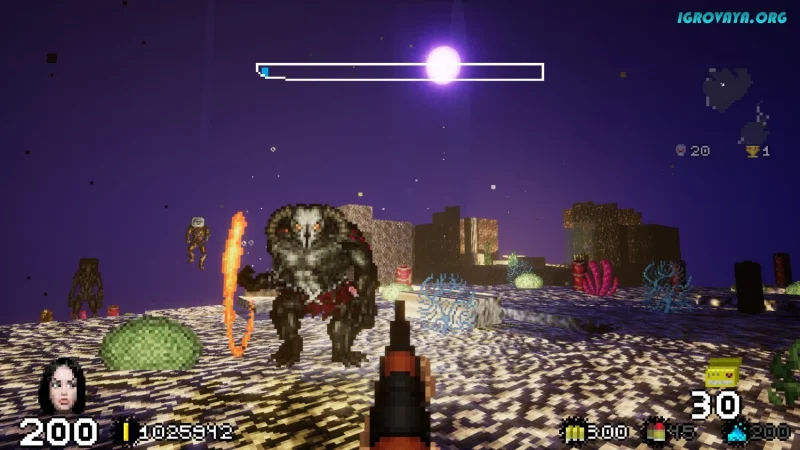Click the player character portrait
Image resolution: width=800 pixels, height=450 pixels.
pyautogui.click(x=62, y=385)
